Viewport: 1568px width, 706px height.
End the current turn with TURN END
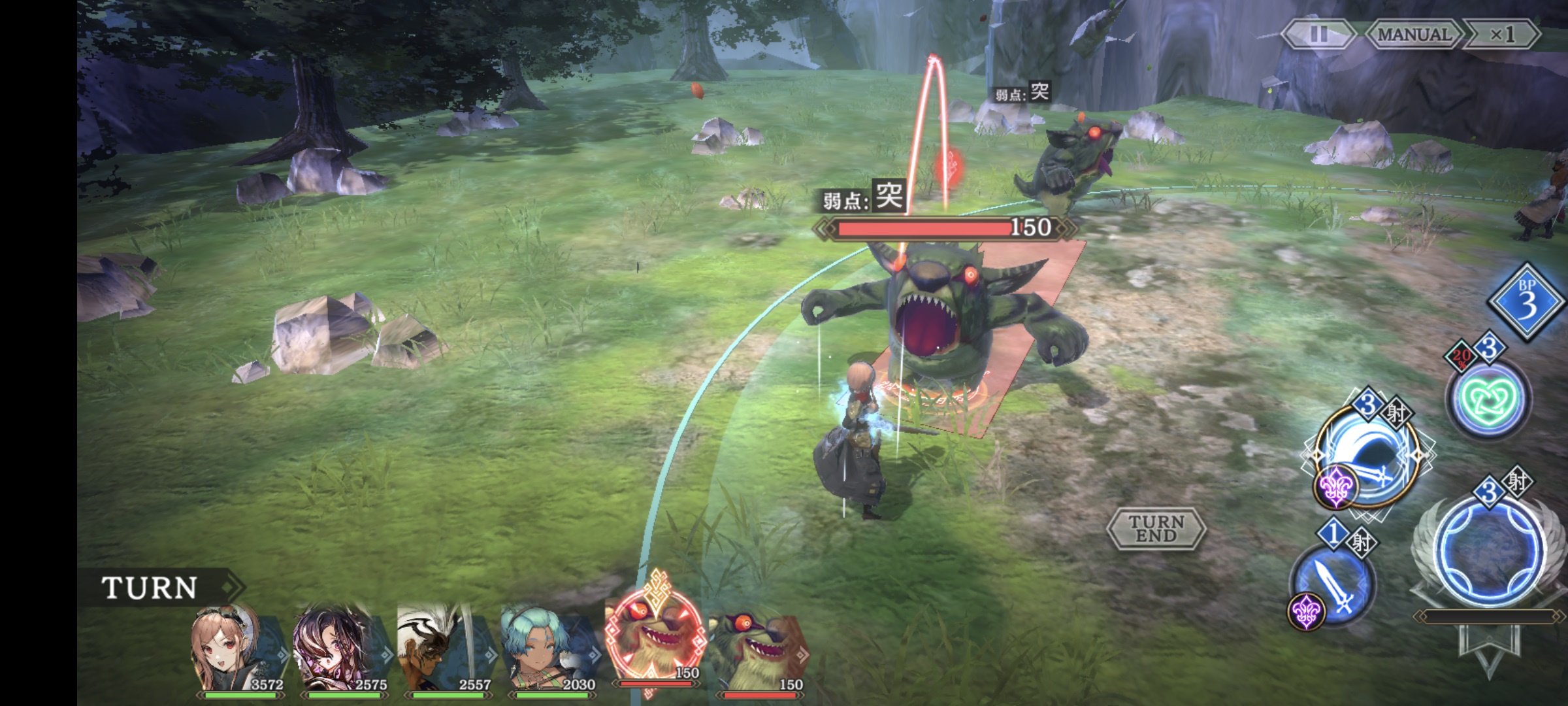(1156, 528)
